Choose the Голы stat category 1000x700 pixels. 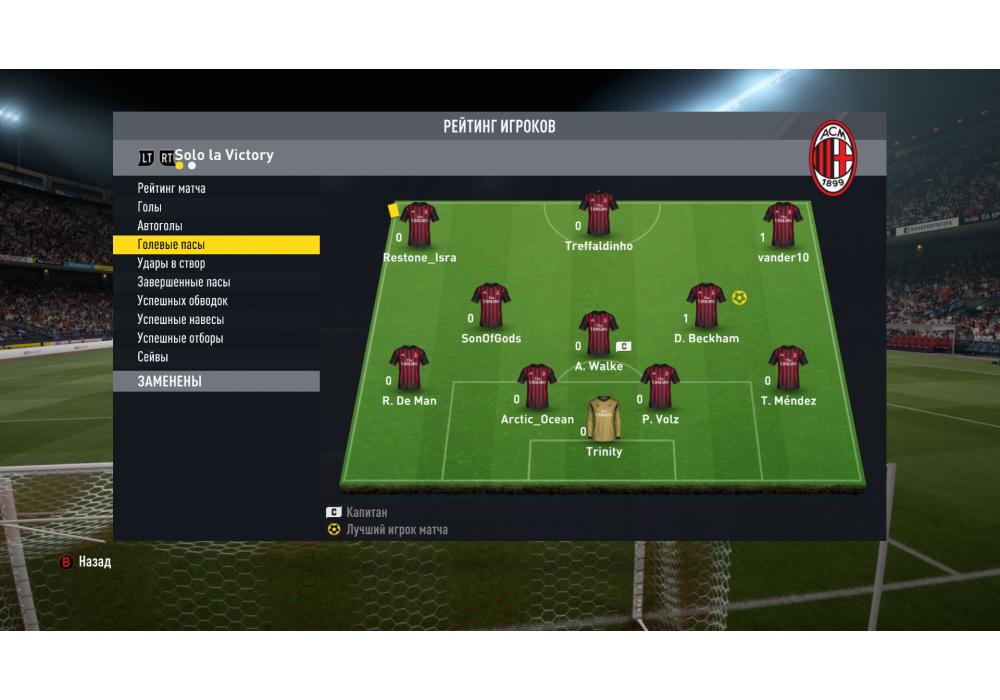(x=150, y=207)
